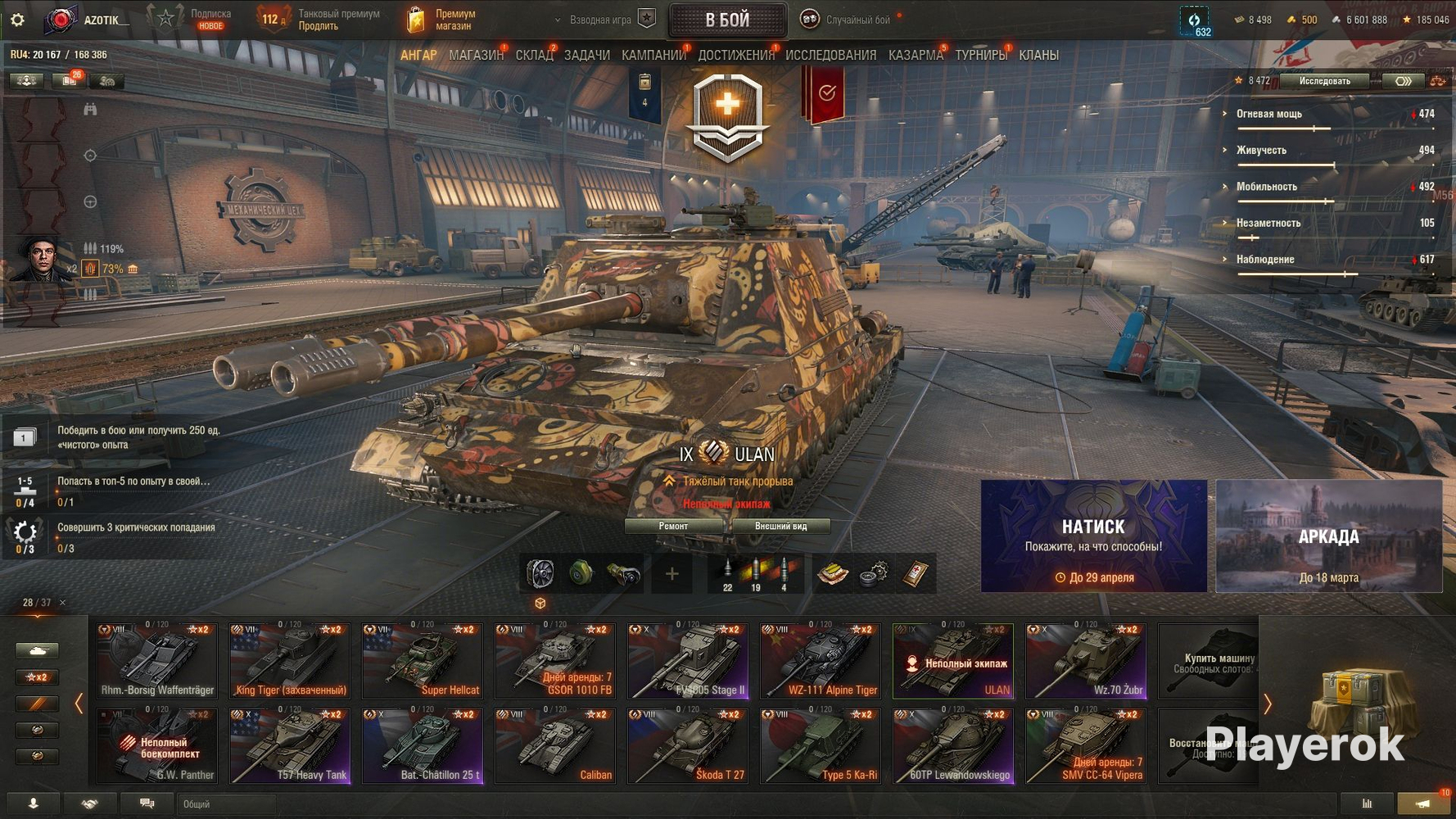This screenshot has height=819, width=1456.
Task: Open the АРКАДА mode banner
Action: tap(1328, 536)
